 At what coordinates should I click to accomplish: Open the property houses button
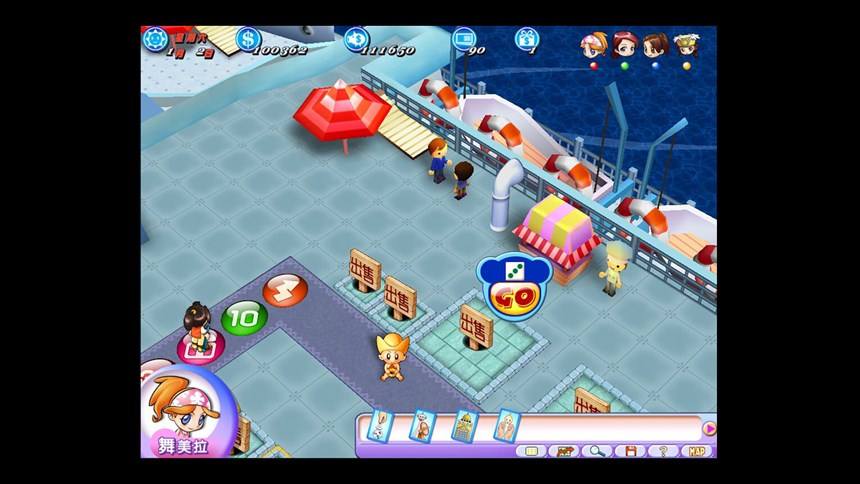pyautogui.click(x=565, y=451)
